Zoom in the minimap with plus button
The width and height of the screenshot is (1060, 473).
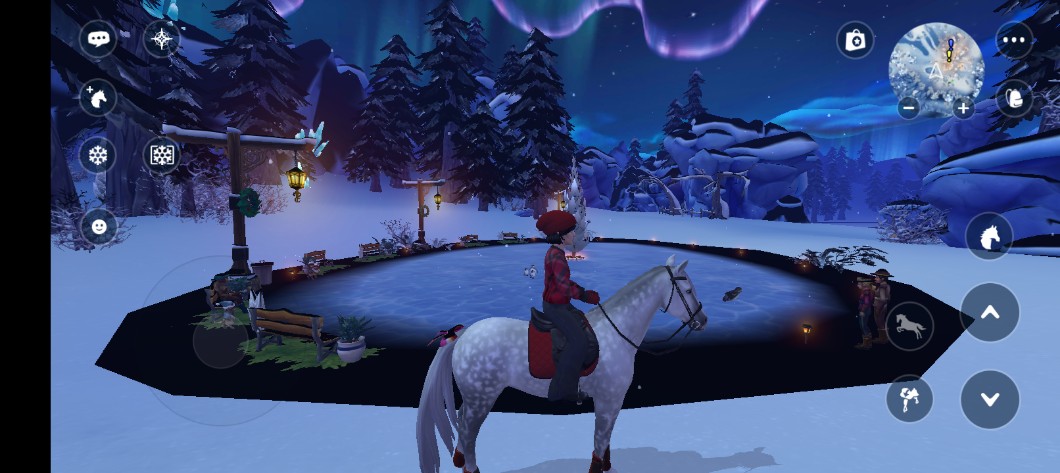pyautogui.click(x=964, y=108)
